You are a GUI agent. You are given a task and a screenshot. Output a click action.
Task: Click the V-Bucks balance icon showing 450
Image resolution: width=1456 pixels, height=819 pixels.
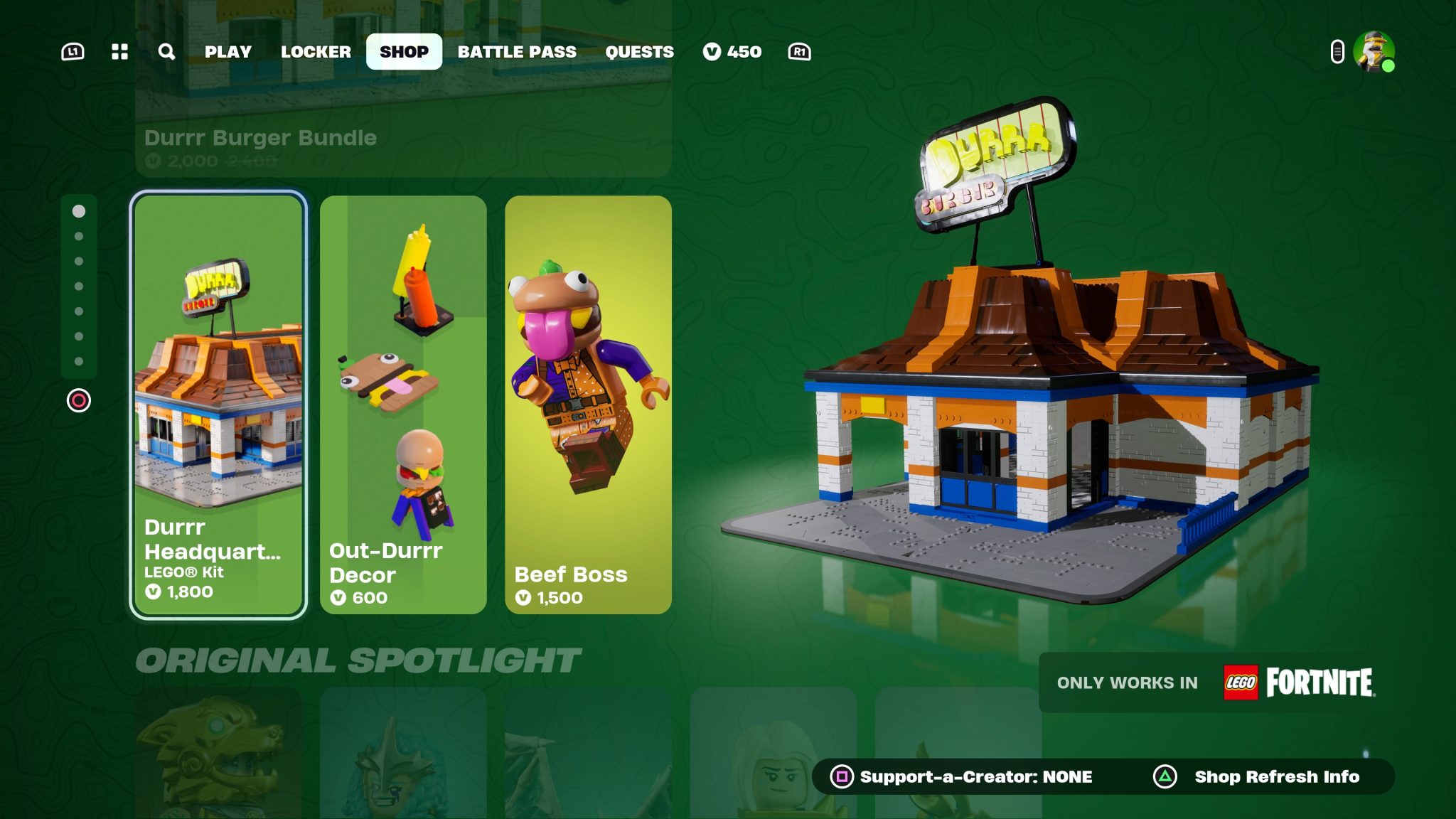712,51
